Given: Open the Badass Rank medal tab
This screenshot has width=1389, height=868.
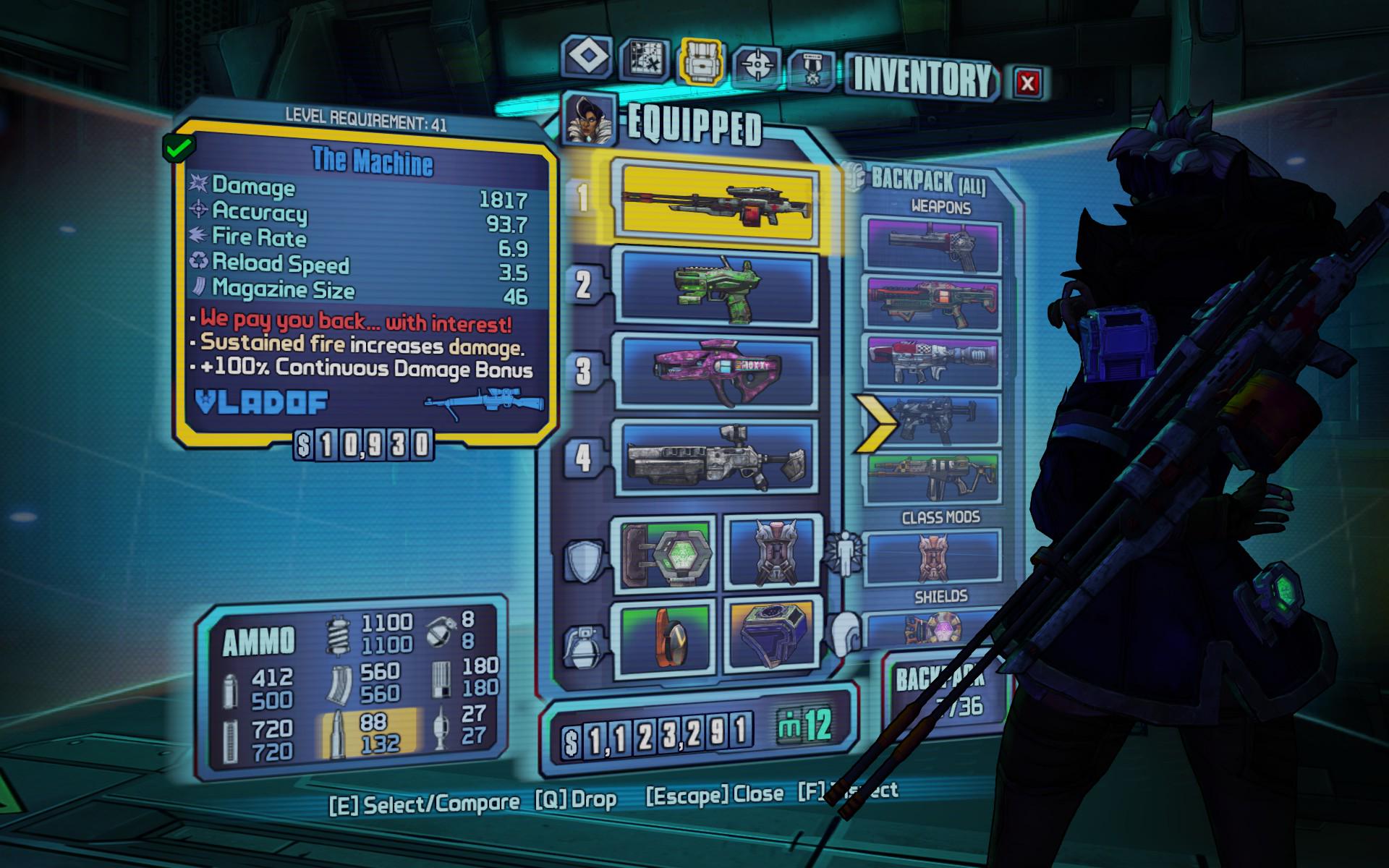Looking at the screenshot, I should pyautogui.click(x=812, y=70).
